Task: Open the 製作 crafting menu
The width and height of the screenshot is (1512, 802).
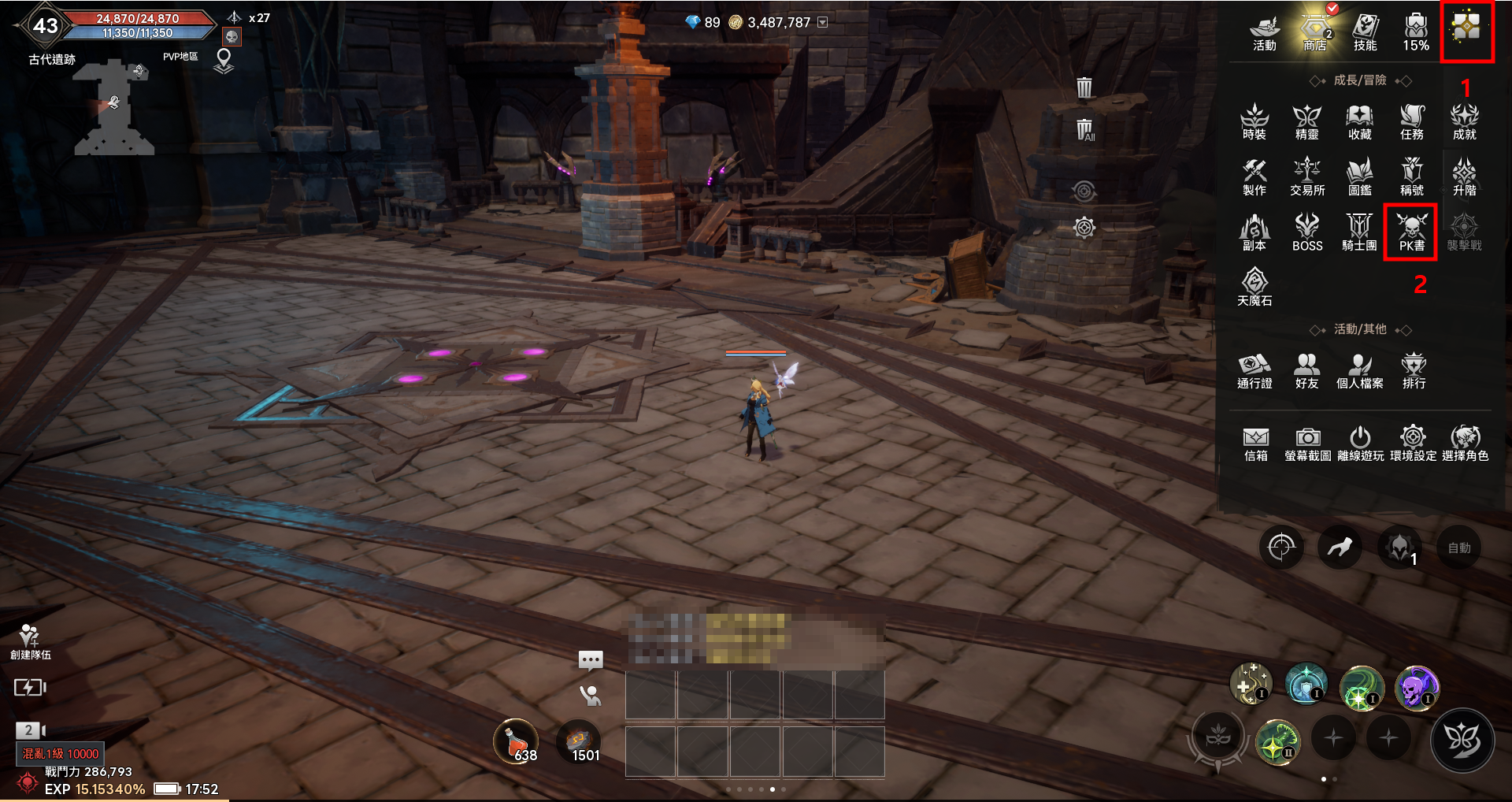Action: (x=1254, y=177)
